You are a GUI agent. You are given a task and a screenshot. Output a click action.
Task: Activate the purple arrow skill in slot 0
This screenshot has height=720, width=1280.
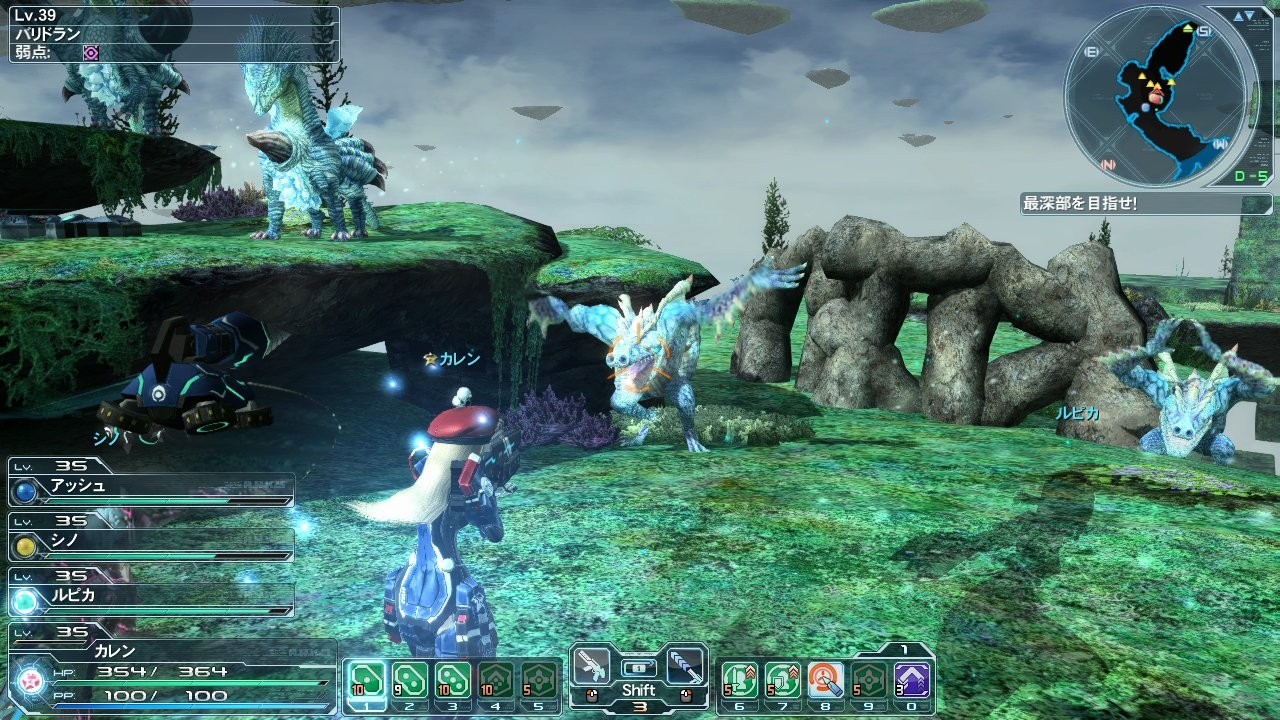tap(912, 680)
